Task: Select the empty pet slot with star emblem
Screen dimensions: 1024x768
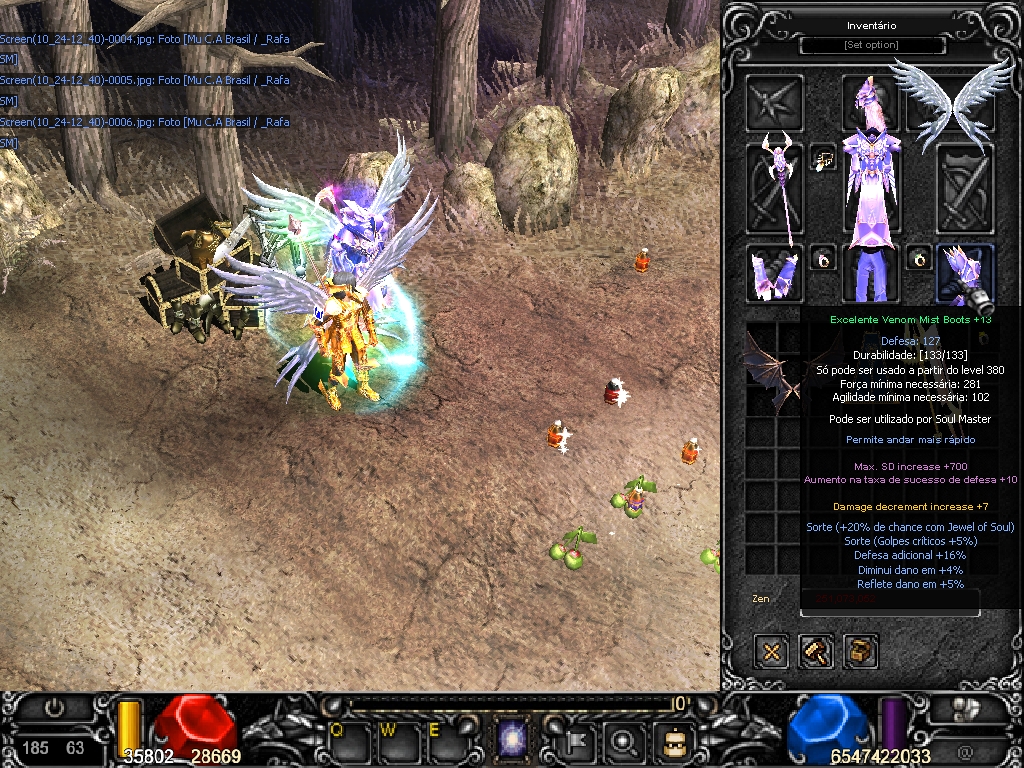Action: coord(774,102)
